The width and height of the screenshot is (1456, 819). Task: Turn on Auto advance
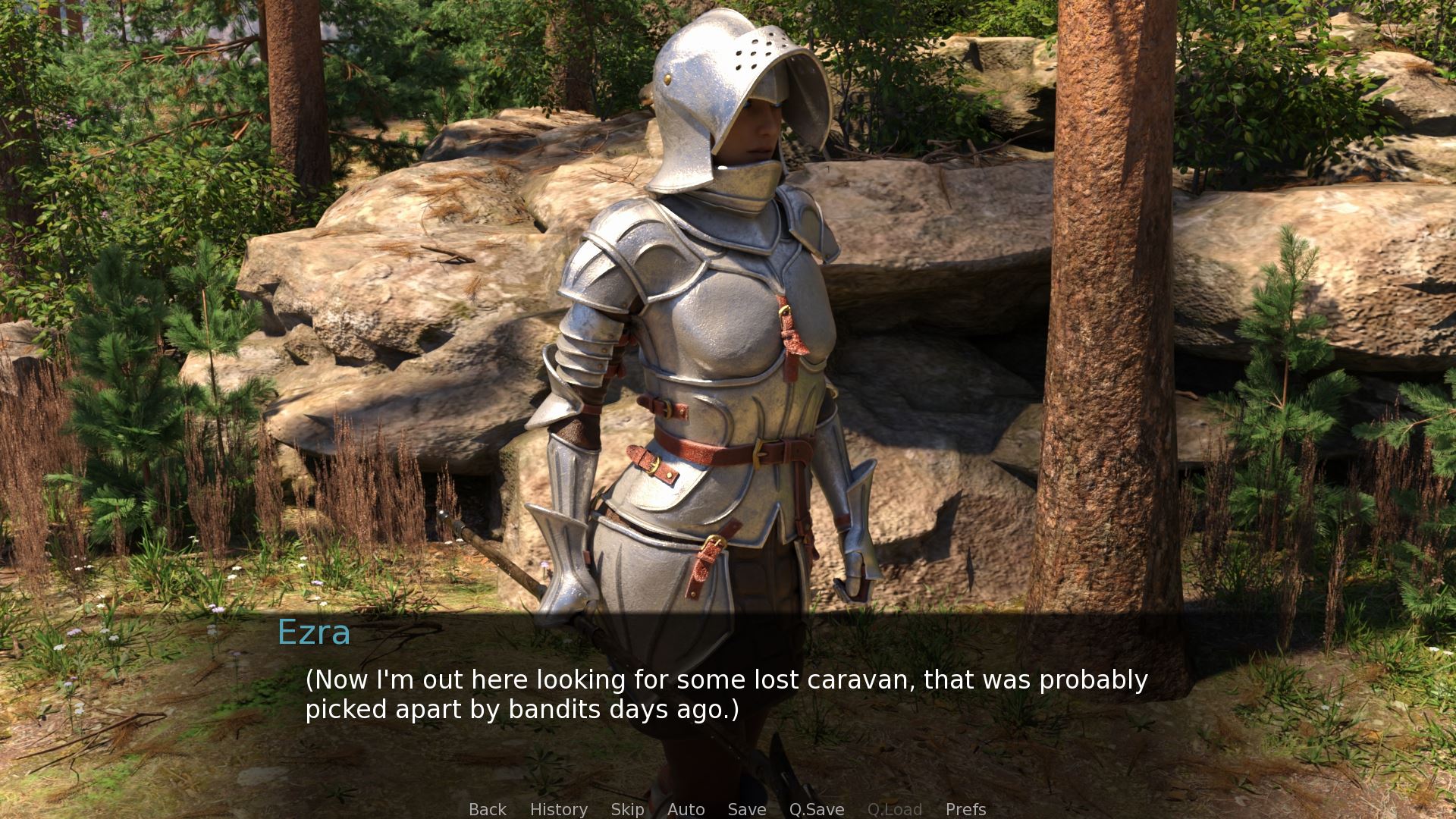(x=686, y=809)
